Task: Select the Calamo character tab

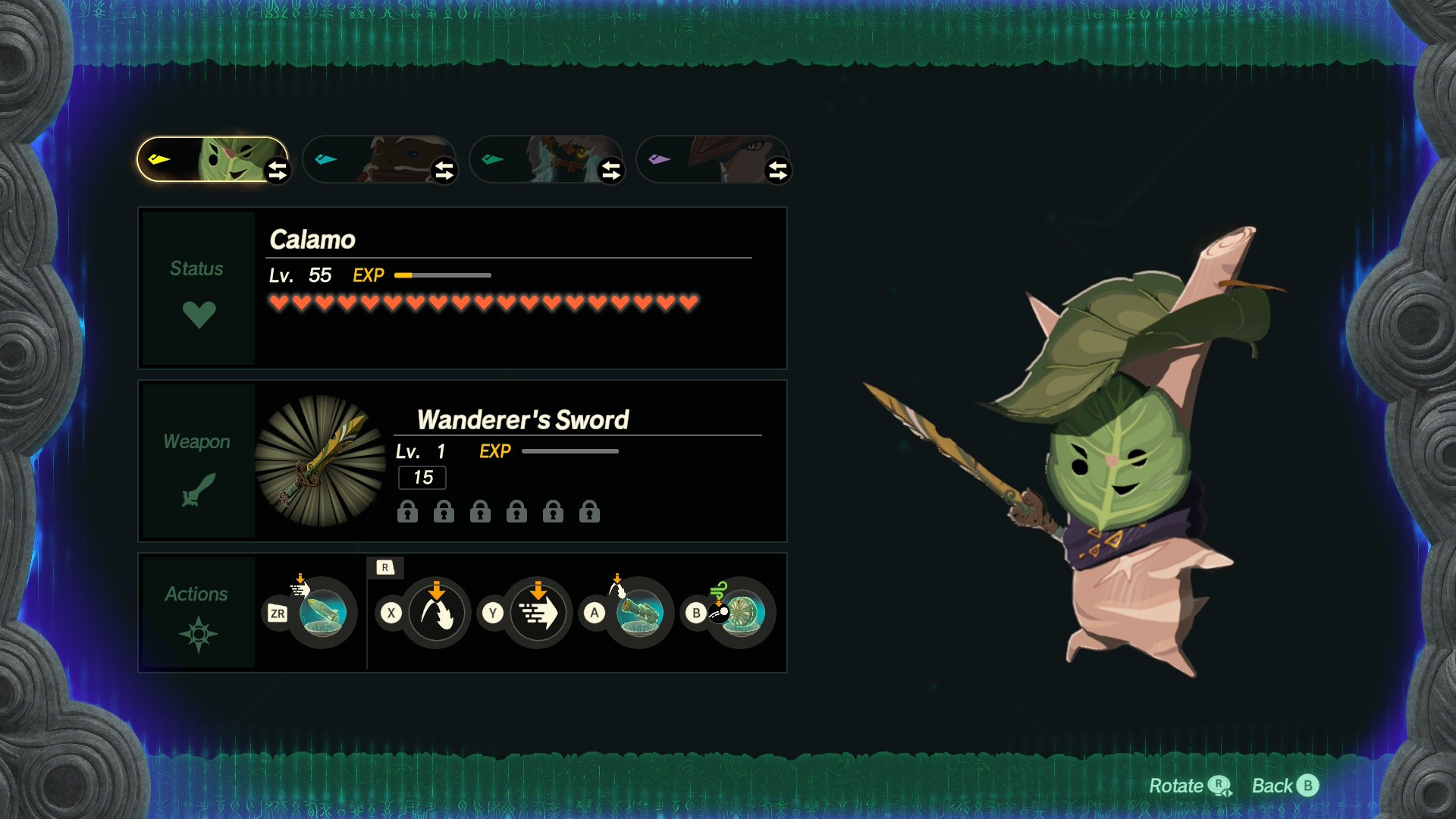Action: click(212, 159)
